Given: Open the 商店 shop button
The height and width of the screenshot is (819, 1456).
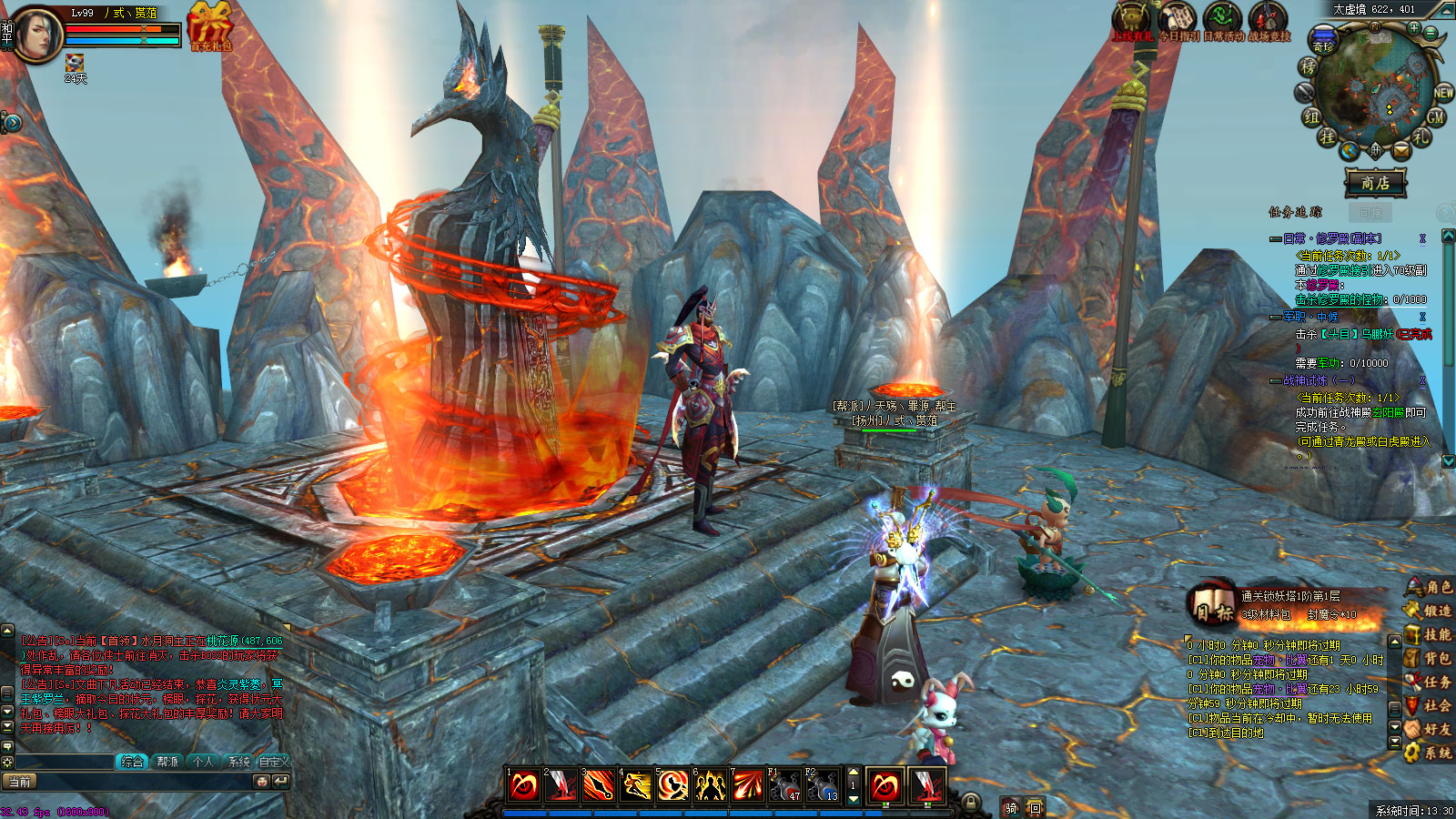Looking at the screenshot, I should tap(1374, 183).
